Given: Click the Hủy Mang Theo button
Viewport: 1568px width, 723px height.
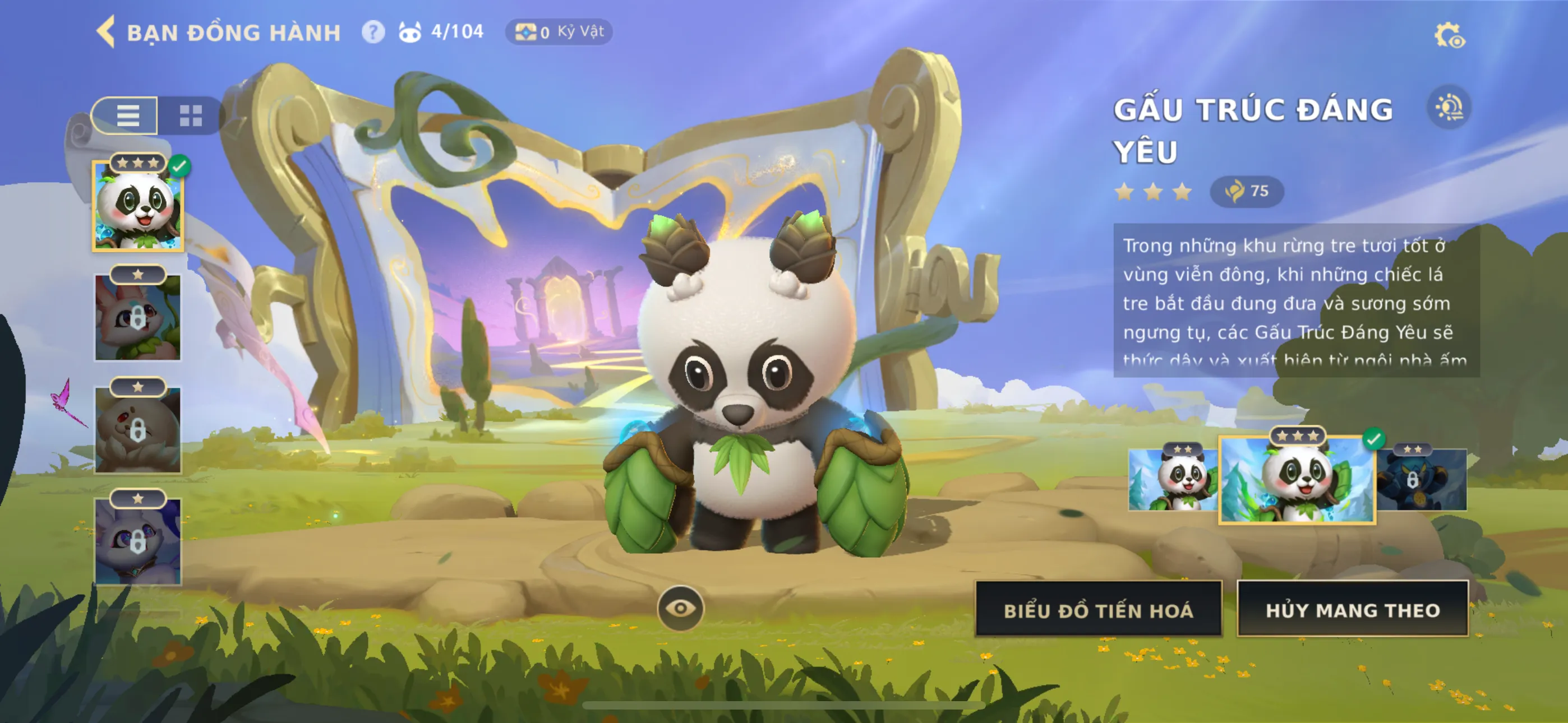Looking at the screenshot, I should tap(1353, 610).
